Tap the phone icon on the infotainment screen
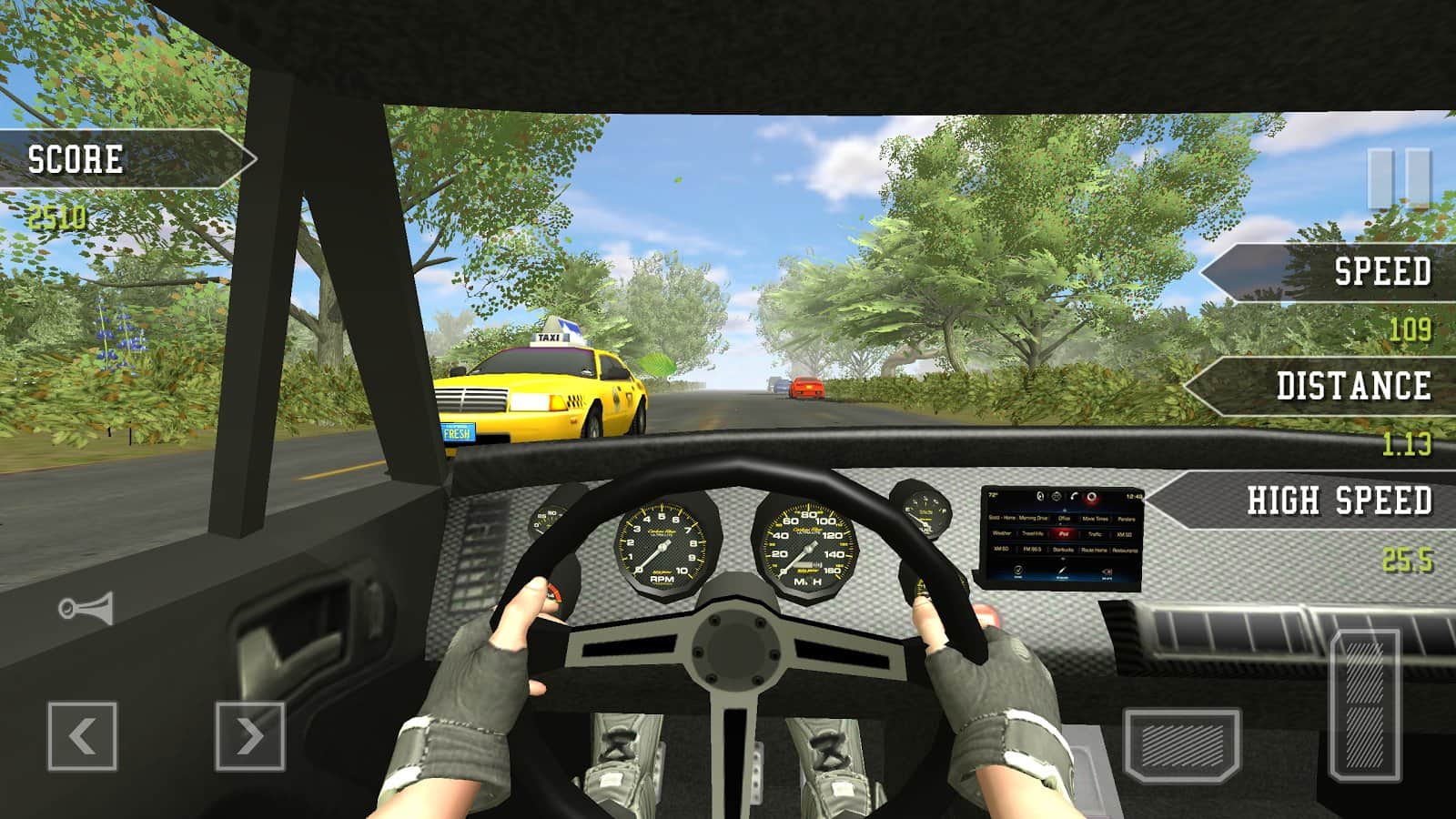The height and width of the screenshot is (819, 1456). coord(1074,497)
